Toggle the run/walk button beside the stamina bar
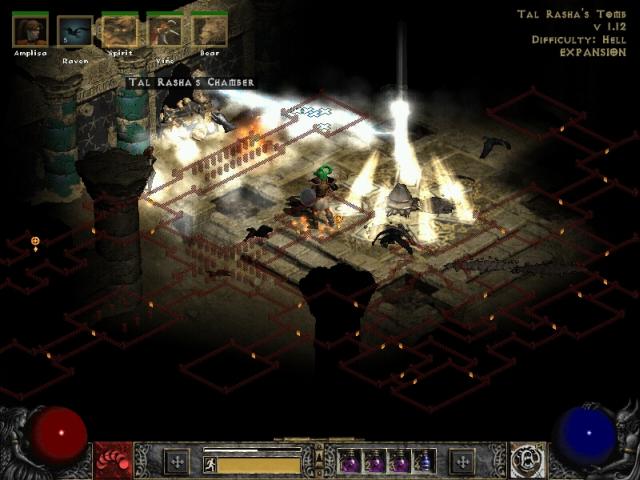 pos(210,464)
